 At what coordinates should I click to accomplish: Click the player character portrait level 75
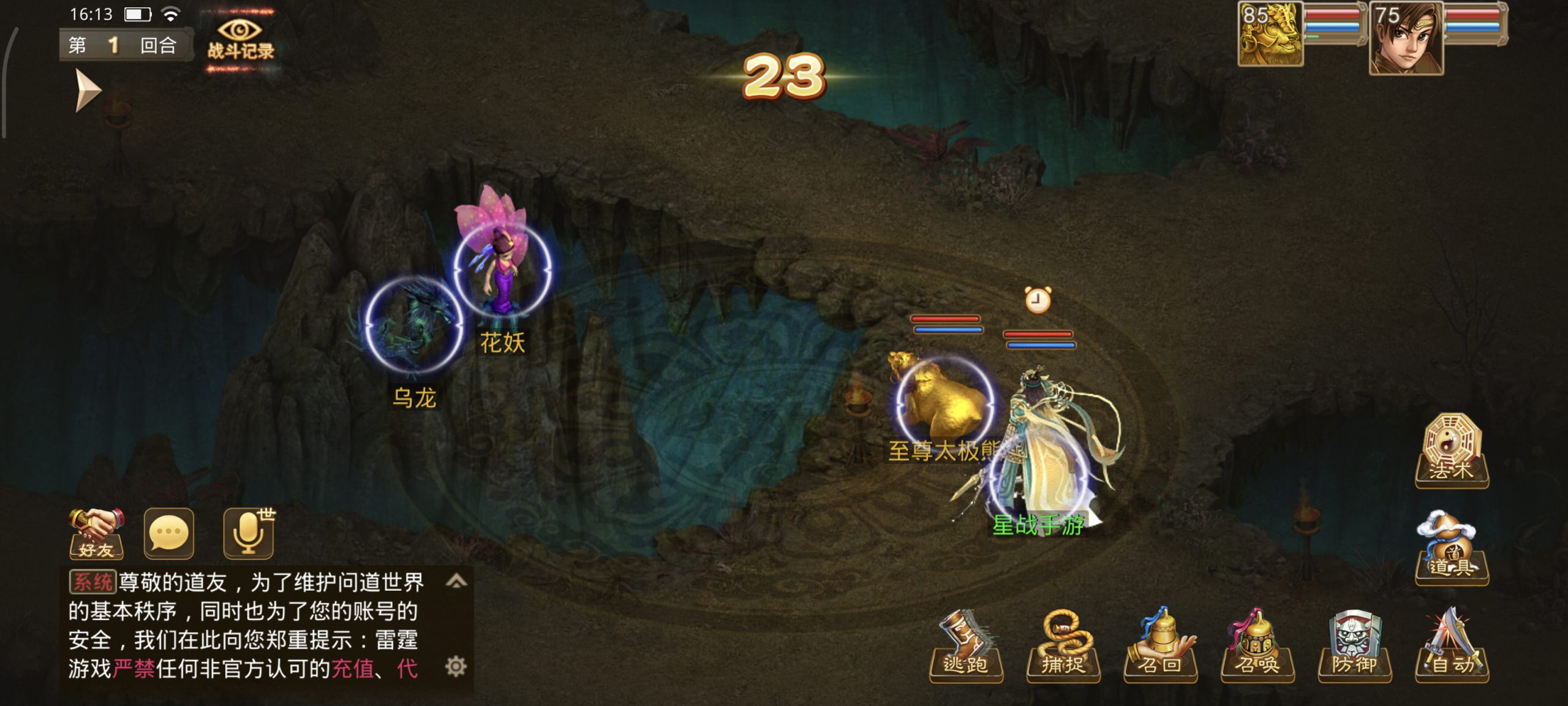[x=1406, y=38]
